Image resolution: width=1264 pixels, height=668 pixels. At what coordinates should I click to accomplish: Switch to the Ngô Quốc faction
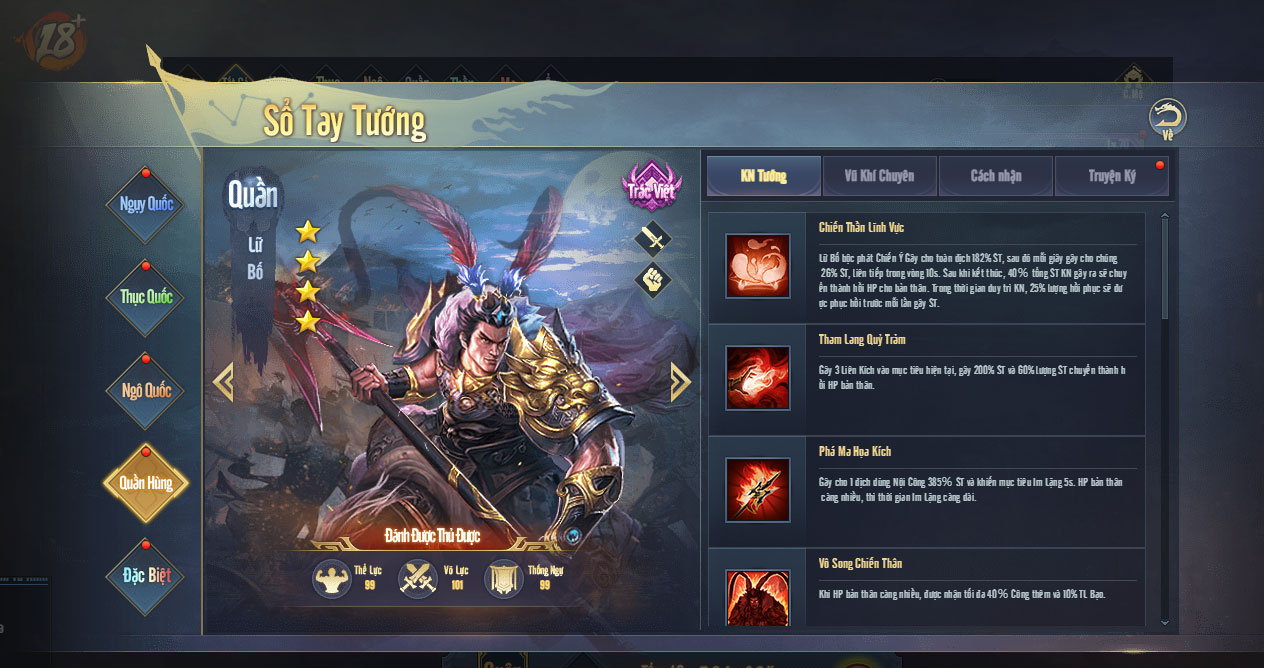[x=146, y=390]
